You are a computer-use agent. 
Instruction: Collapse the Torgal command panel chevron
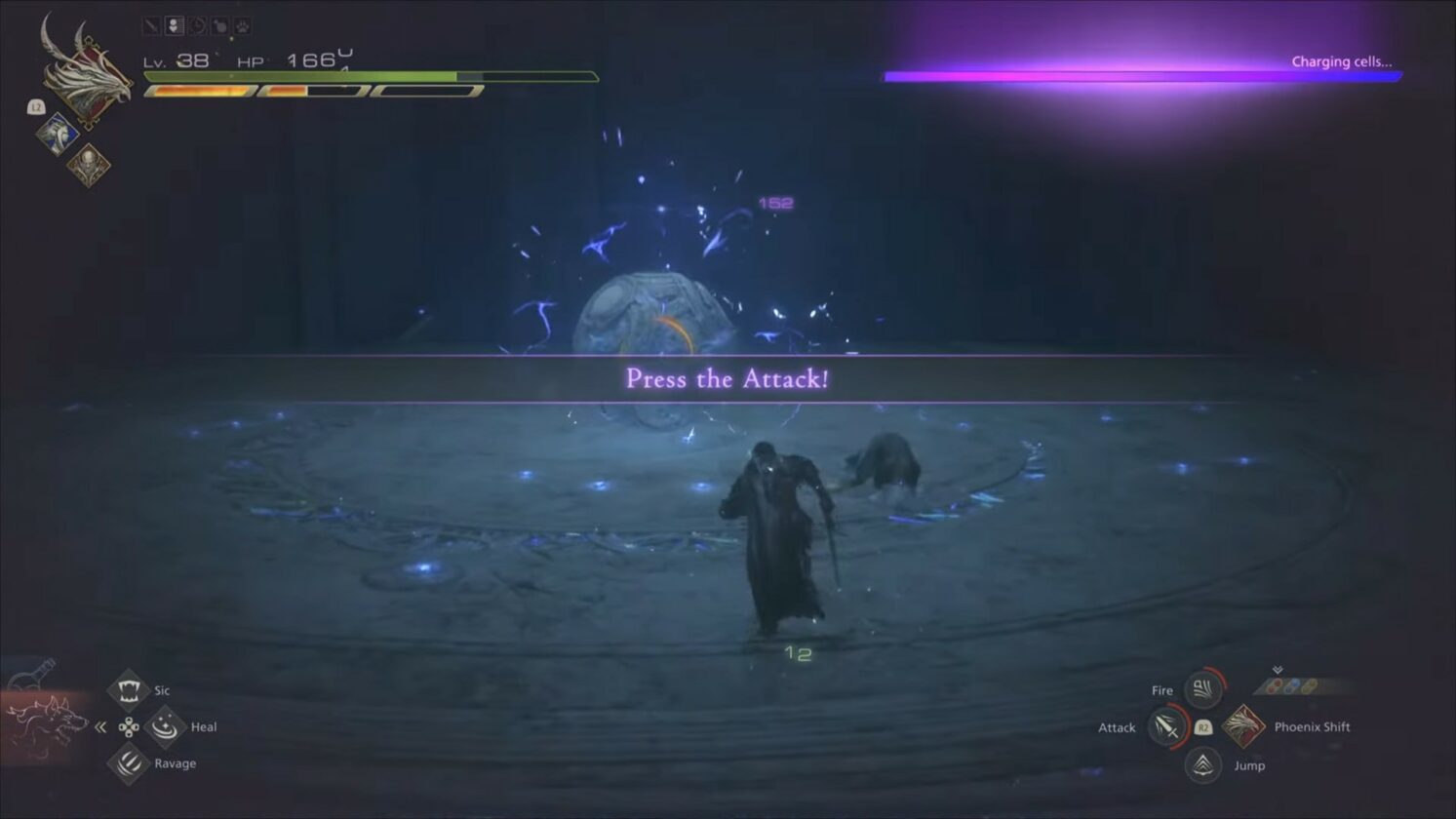[100, 726]
